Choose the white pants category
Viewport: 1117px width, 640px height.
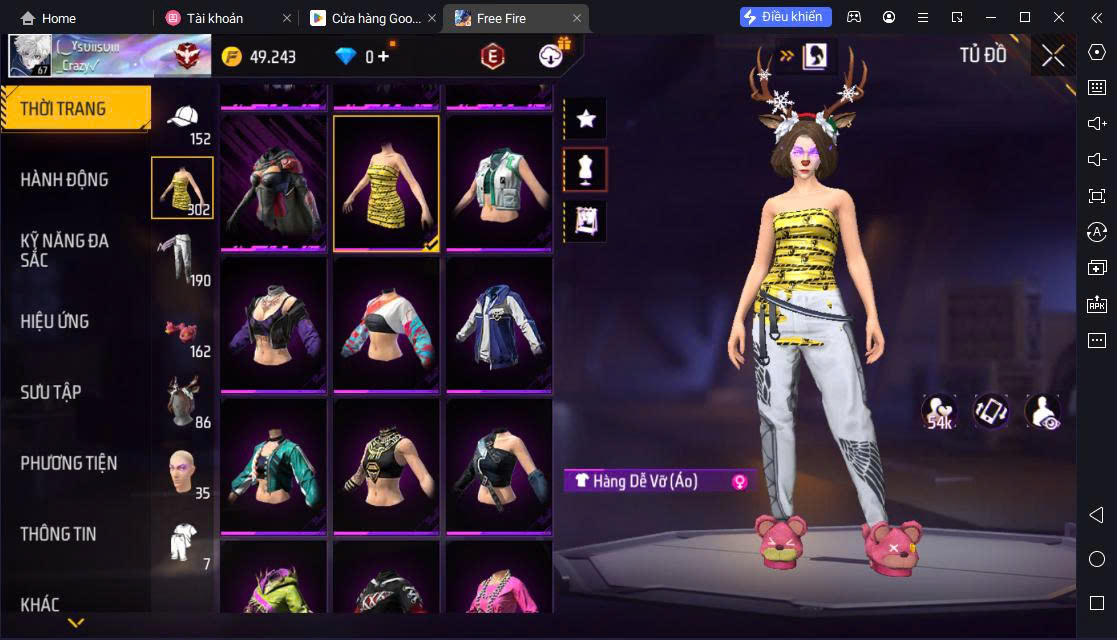tap(181, 257)
